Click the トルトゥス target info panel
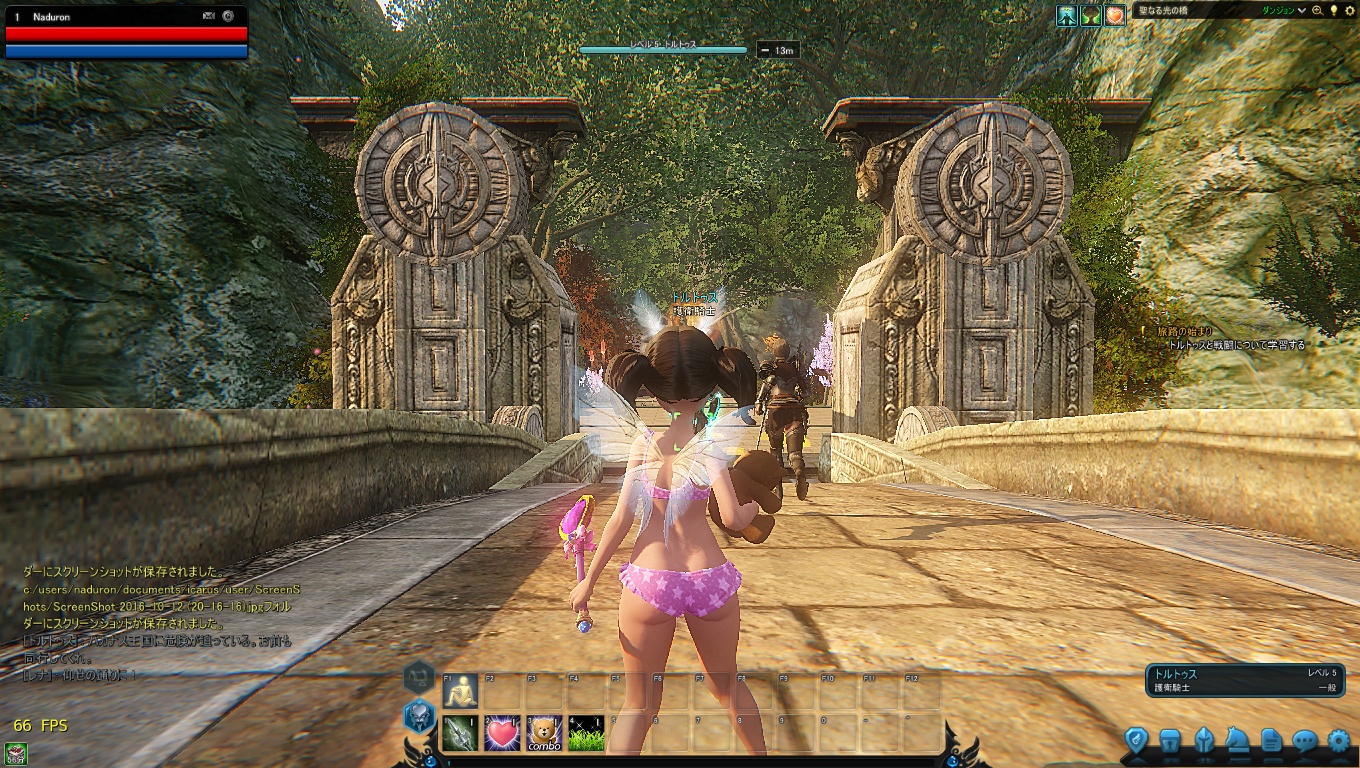1360x768 pixels. coord(1244,680)
